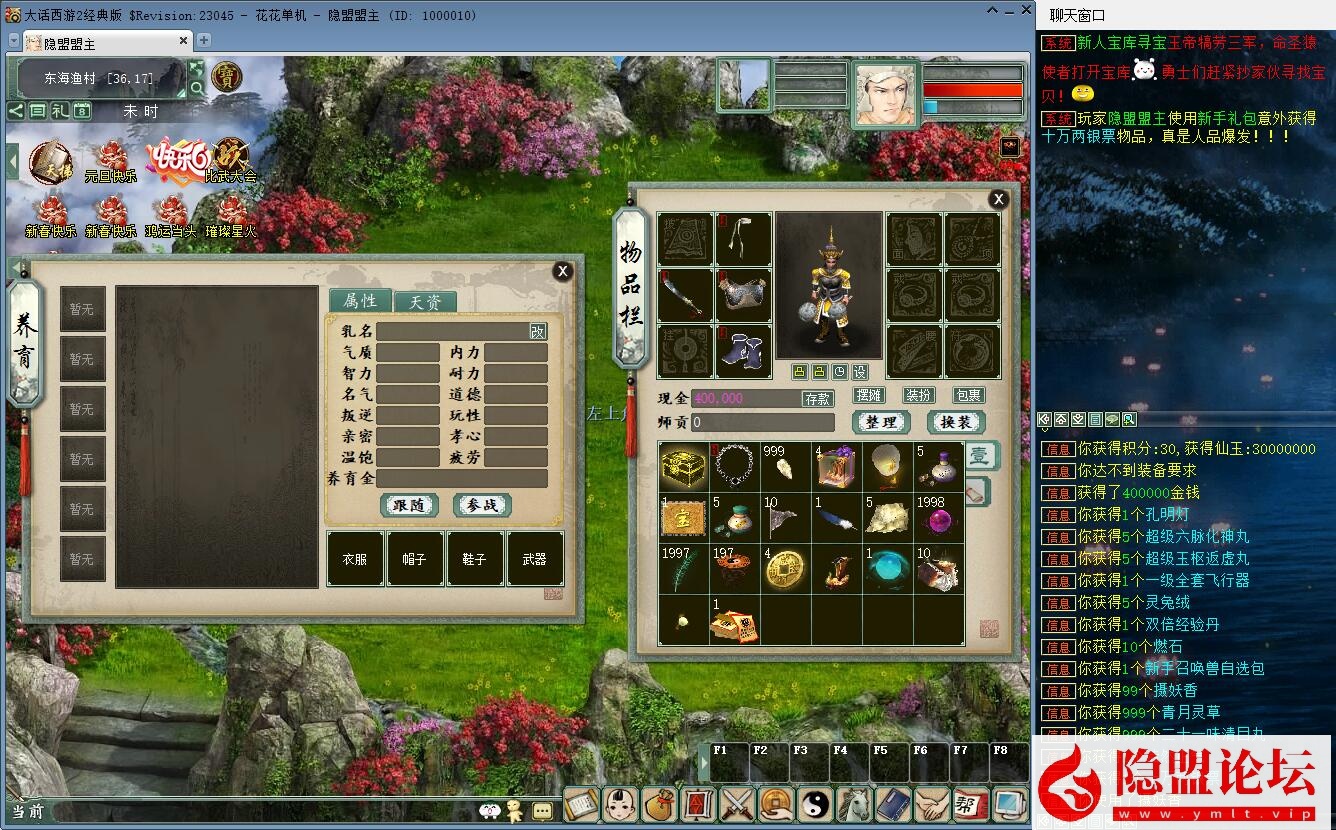Open the 摆摊 stall option
The height and width of the screenshot is (830, 1336).
pos(870,396)
